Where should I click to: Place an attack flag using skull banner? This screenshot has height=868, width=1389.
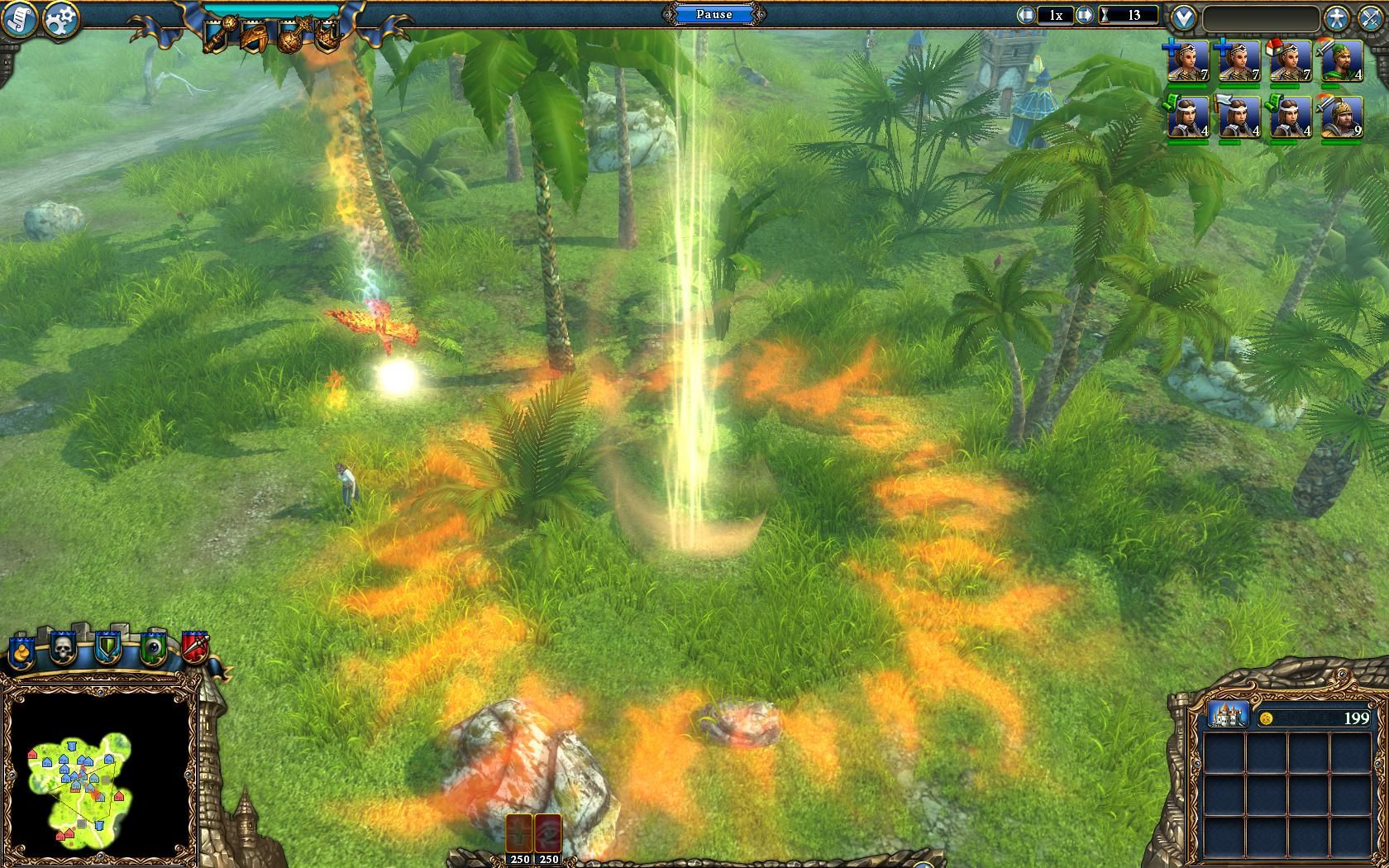(x=64, y=648)
